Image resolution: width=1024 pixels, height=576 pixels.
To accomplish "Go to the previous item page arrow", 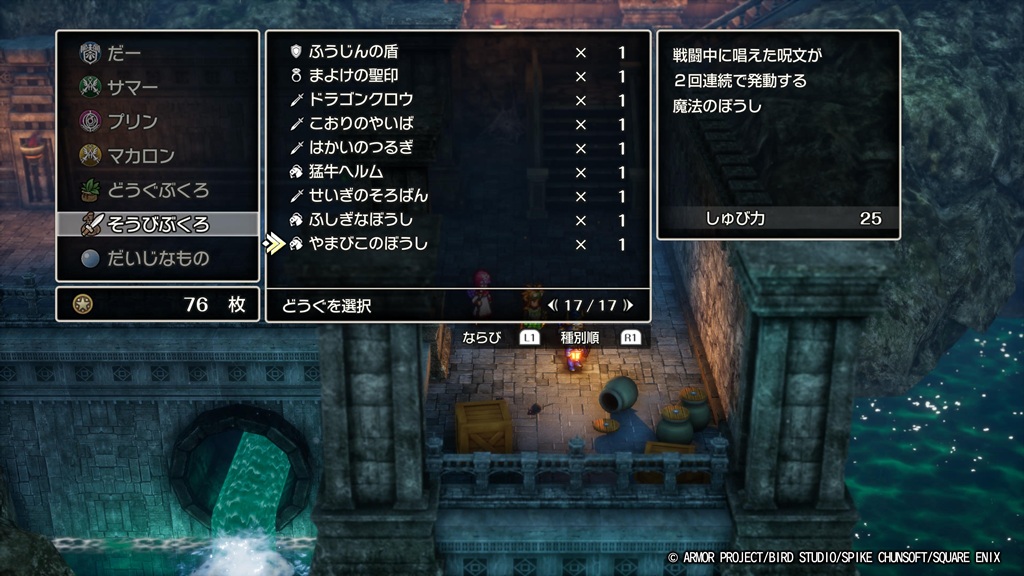I will point(552,306).
